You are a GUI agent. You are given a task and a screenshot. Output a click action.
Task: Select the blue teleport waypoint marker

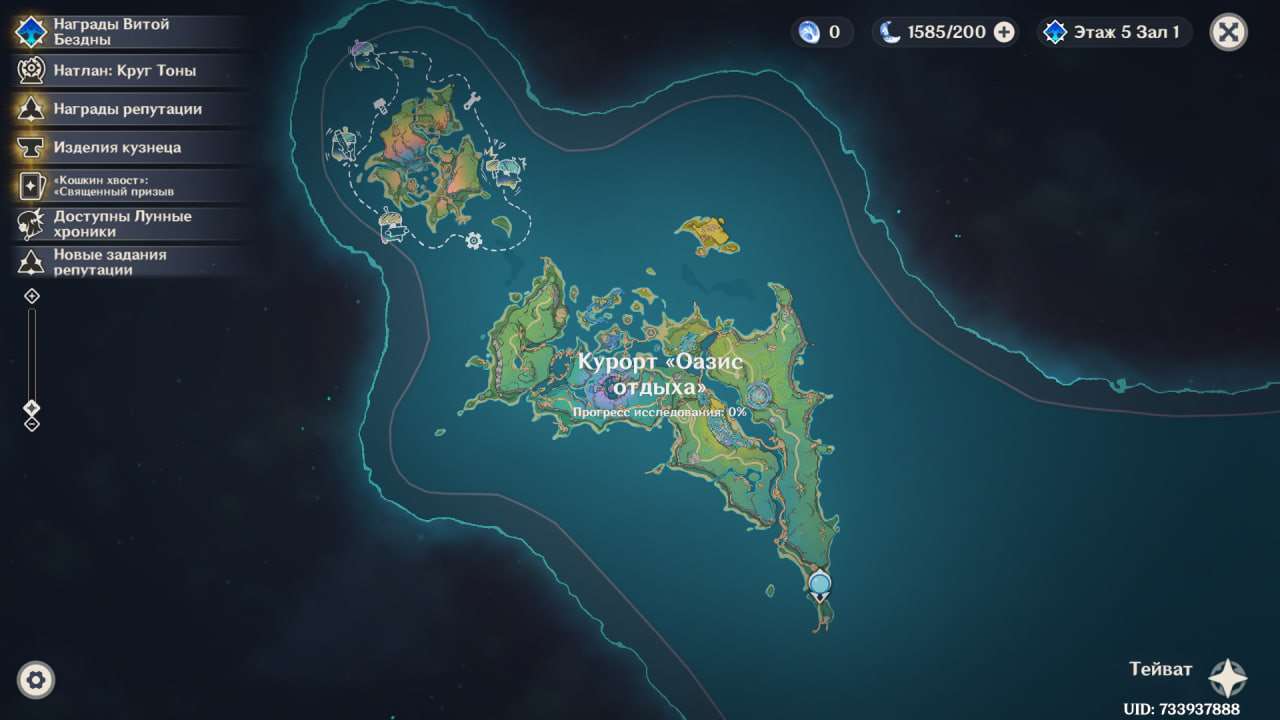coord(820,583)
